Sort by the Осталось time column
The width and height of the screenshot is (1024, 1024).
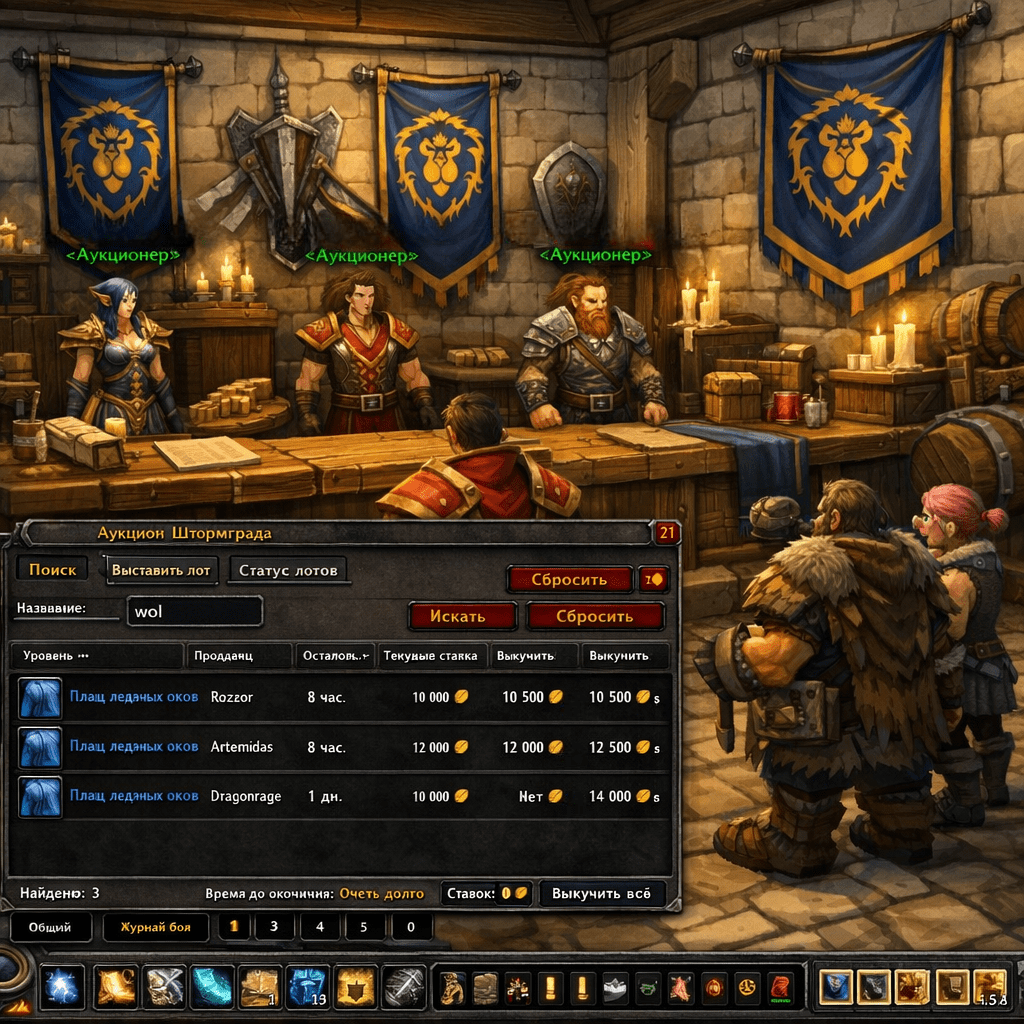(335, 656)
